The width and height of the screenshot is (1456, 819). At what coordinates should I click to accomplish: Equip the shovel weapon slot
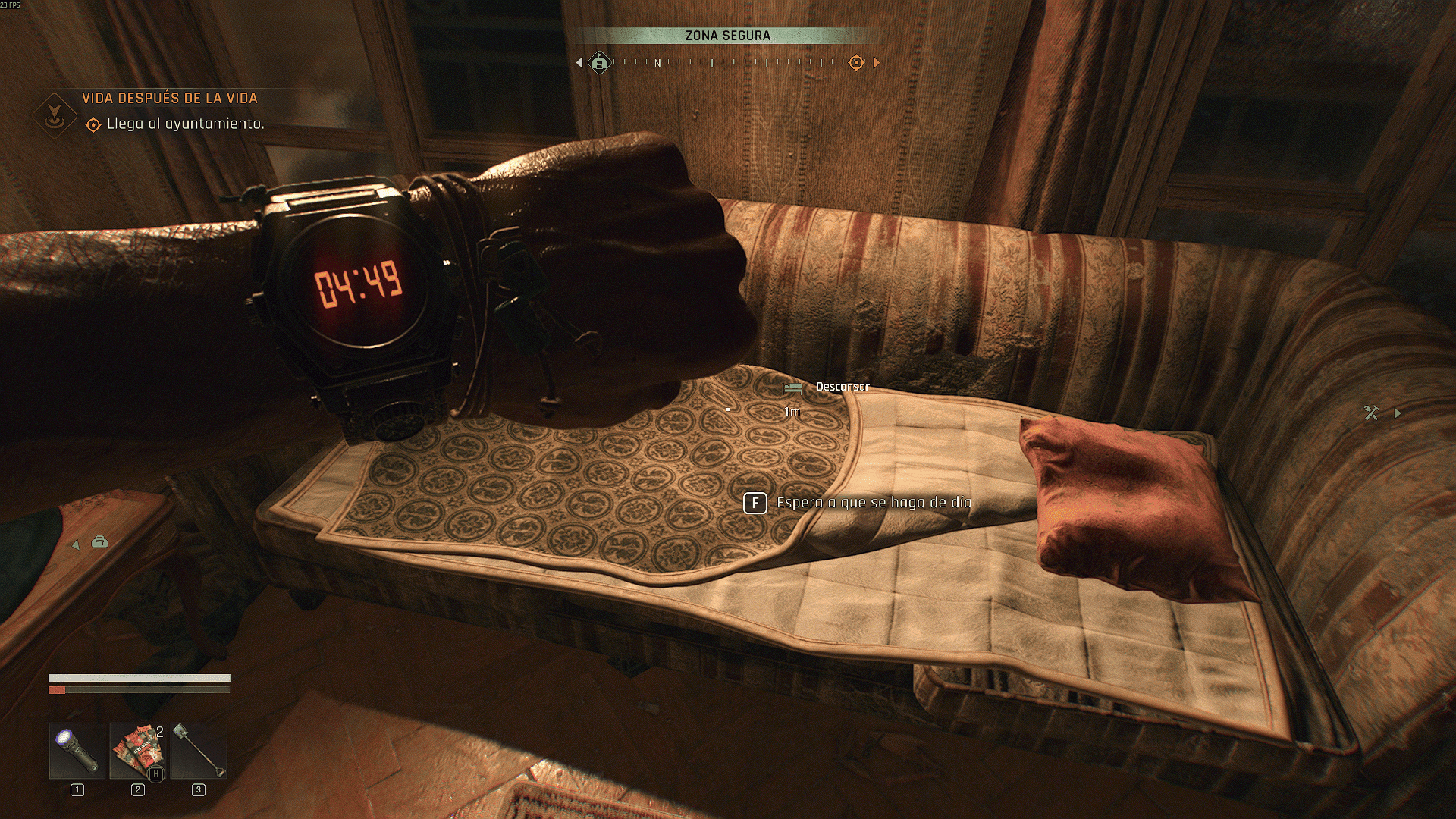pyautogui.click(x=199, y=751)
